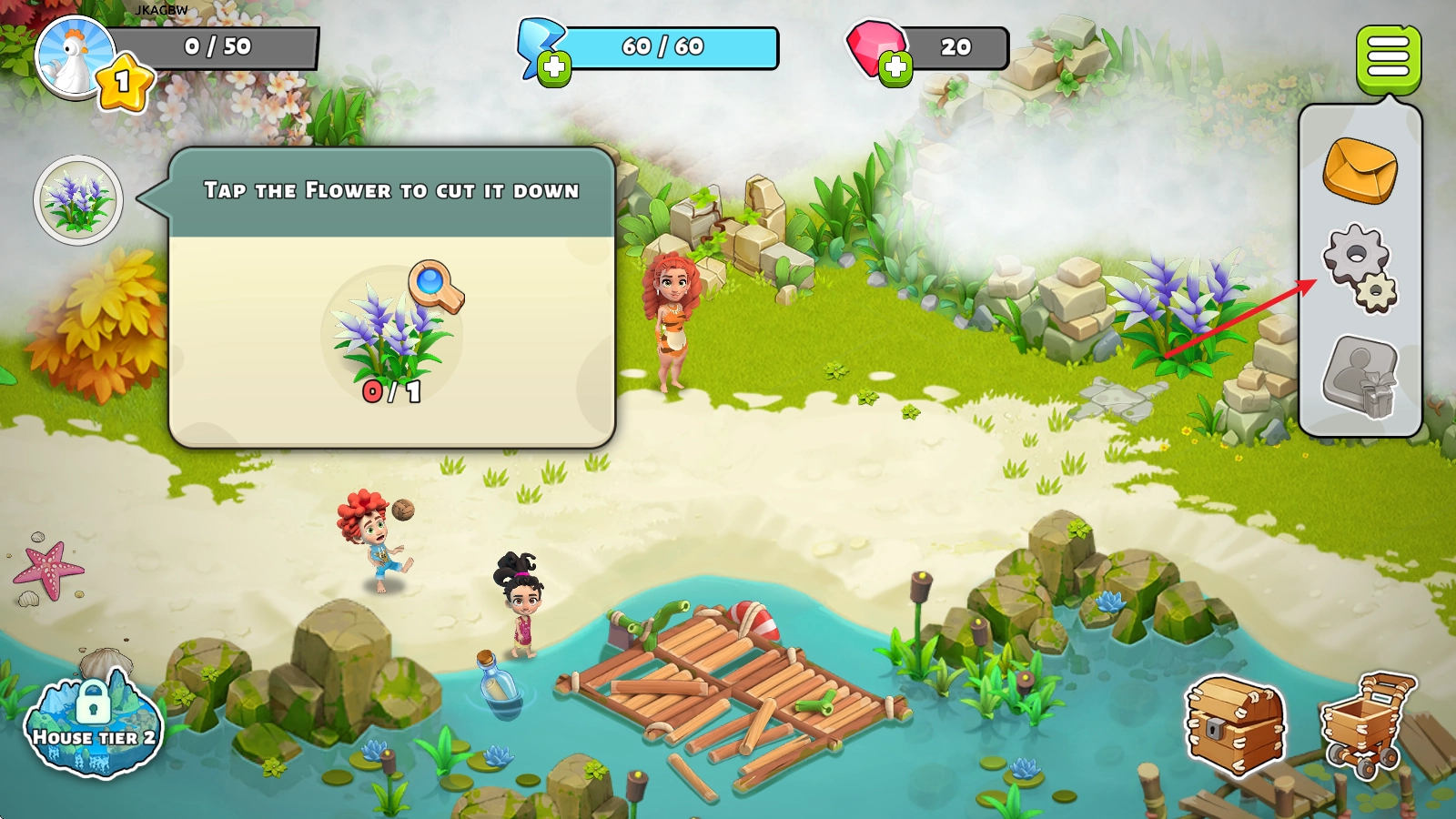
Task: Select the flower quest tracker icon
Action: (x=78, y=199)
